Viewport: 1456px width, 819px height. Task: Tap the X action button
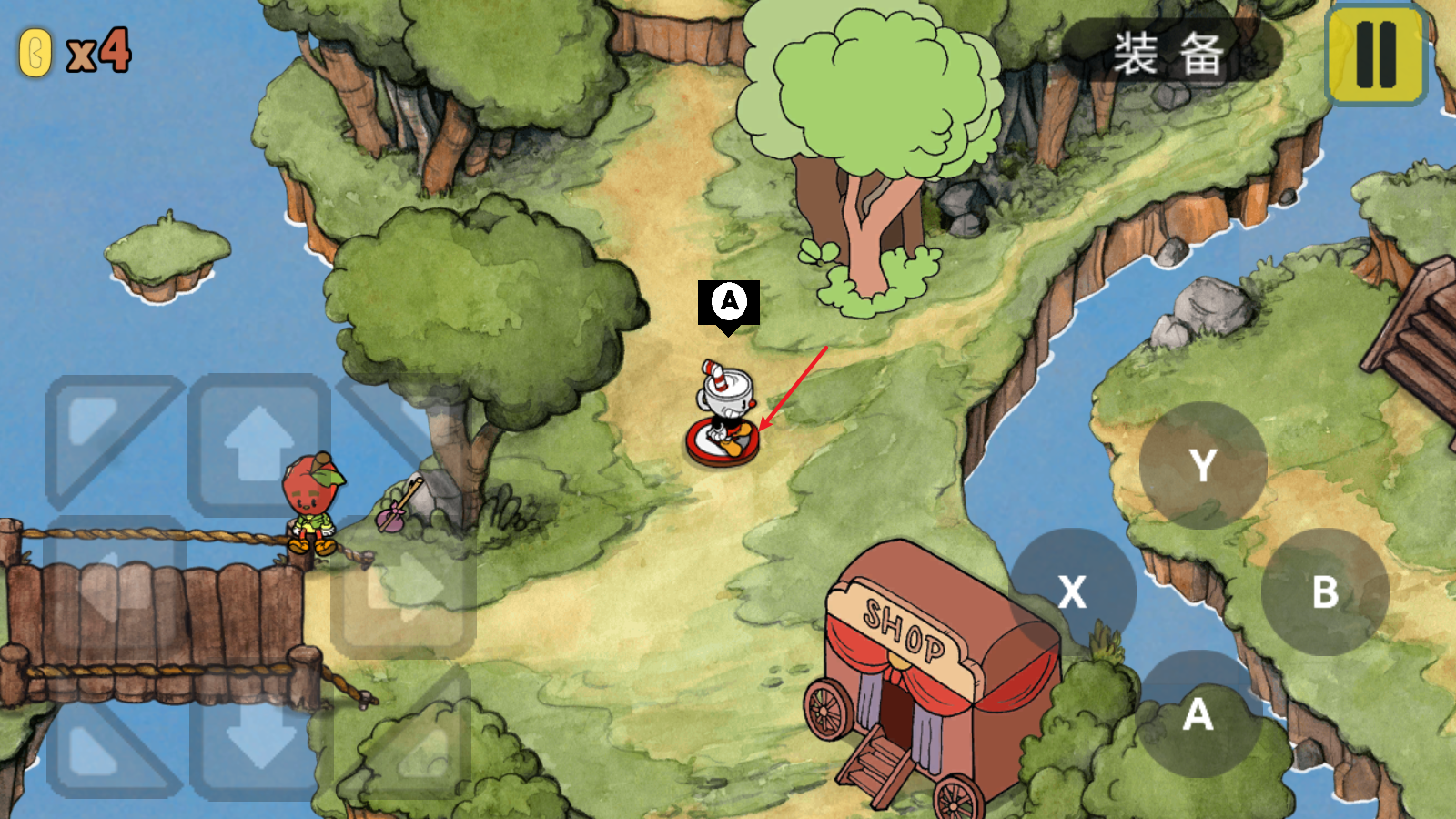(x=1073, y=591)
